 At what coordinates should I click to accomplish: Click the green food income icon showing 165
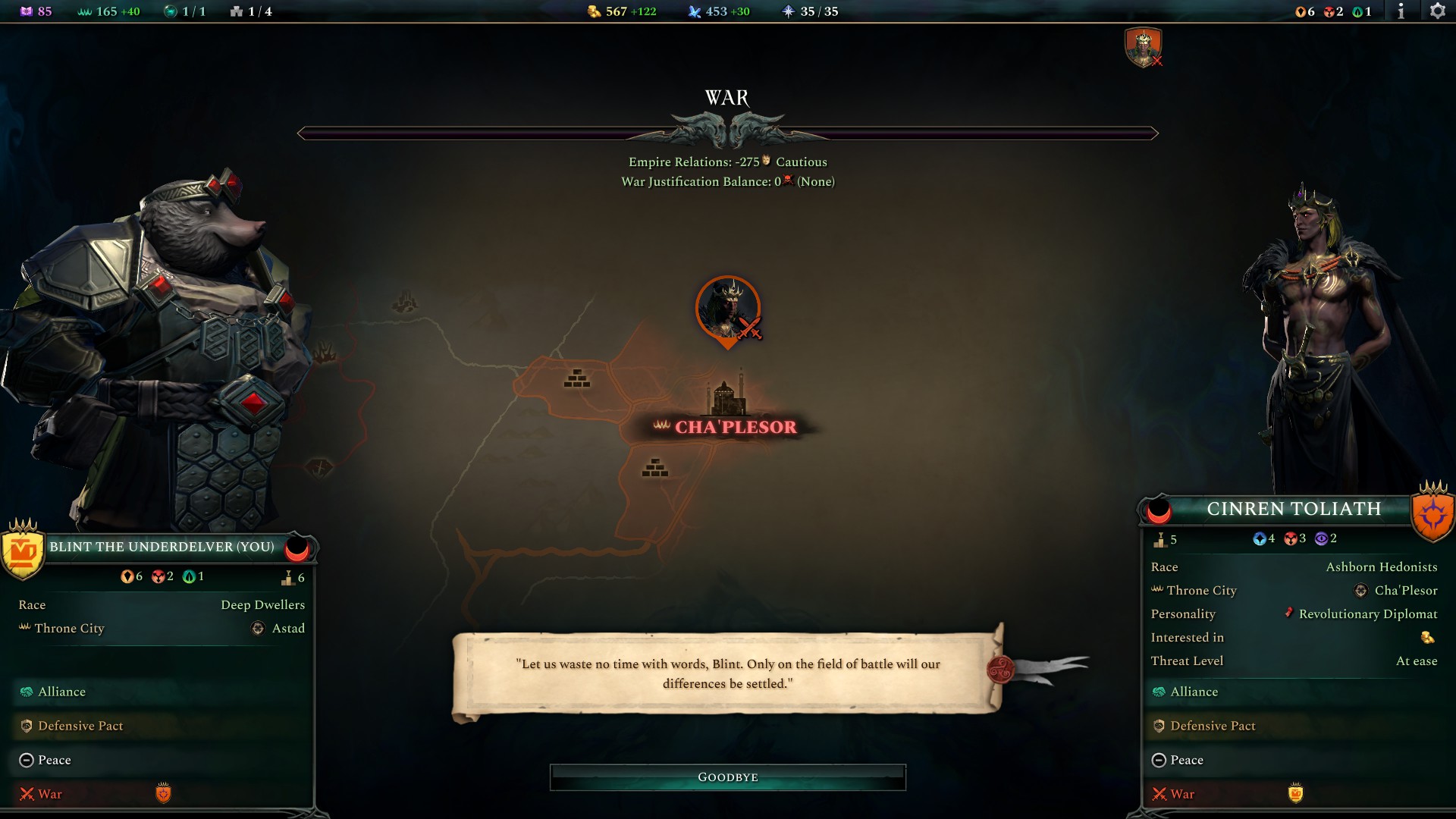click(x=85, y=11)
